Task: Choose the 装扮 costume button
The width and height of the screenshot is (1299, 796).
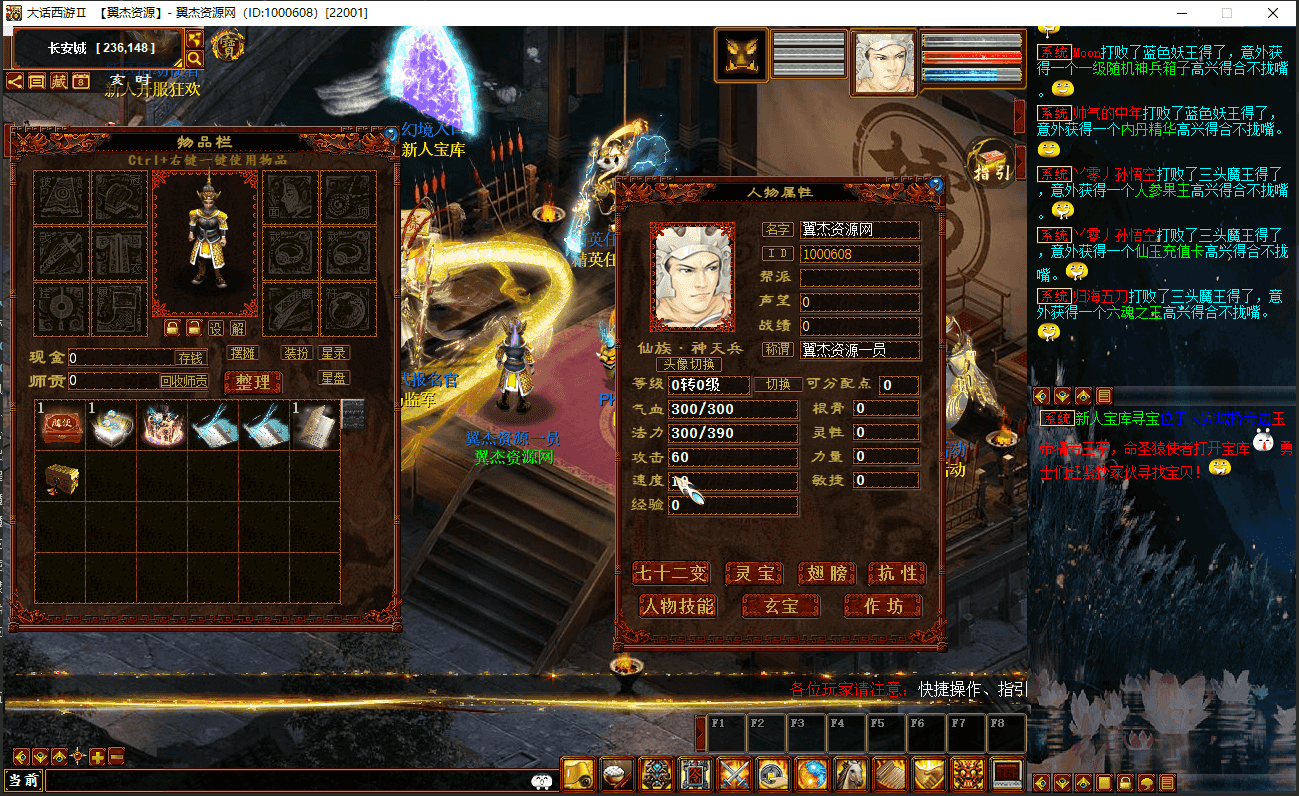Action: click(296, 353)
